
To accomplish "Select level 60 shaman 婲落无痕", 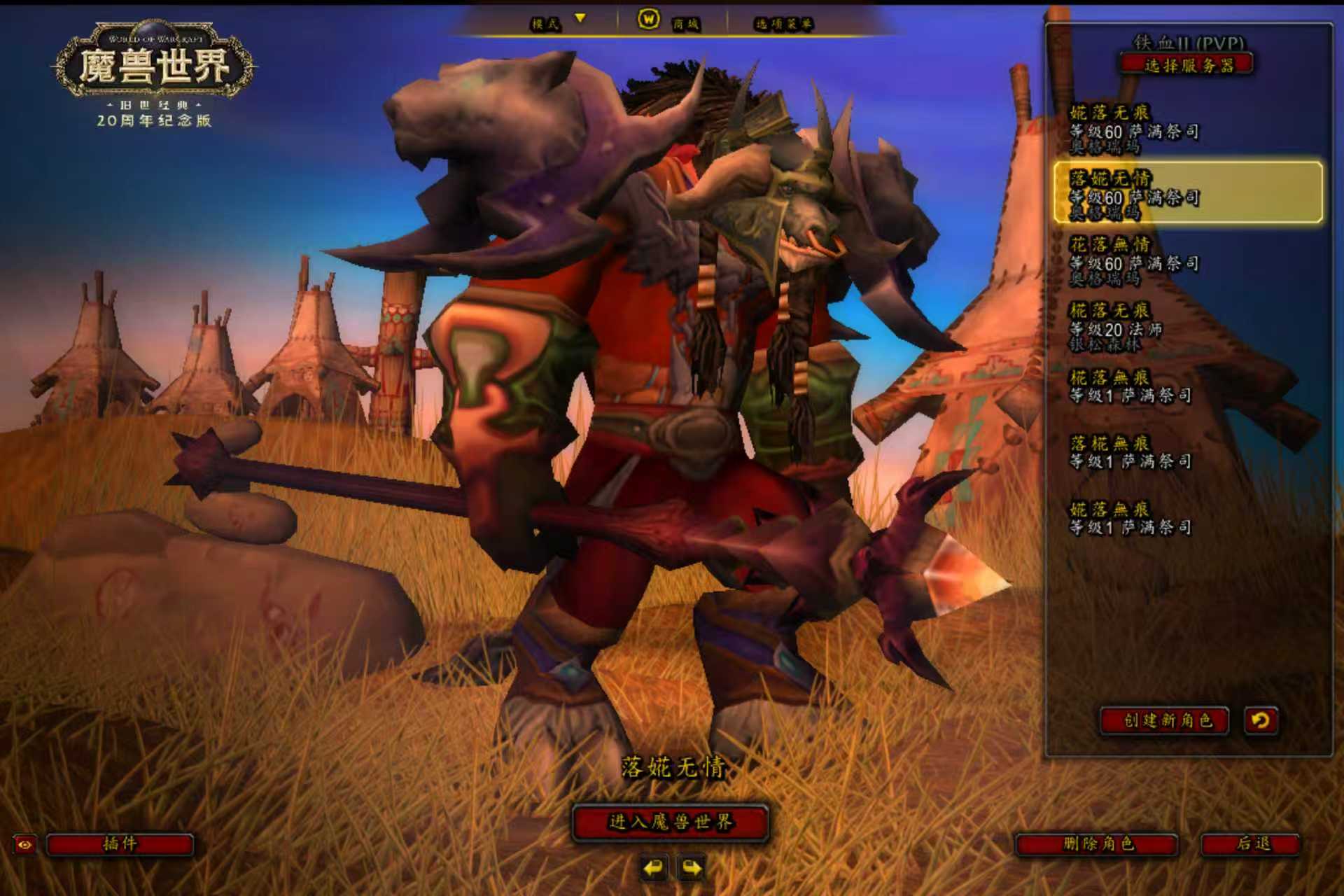I will (1134, 129).
